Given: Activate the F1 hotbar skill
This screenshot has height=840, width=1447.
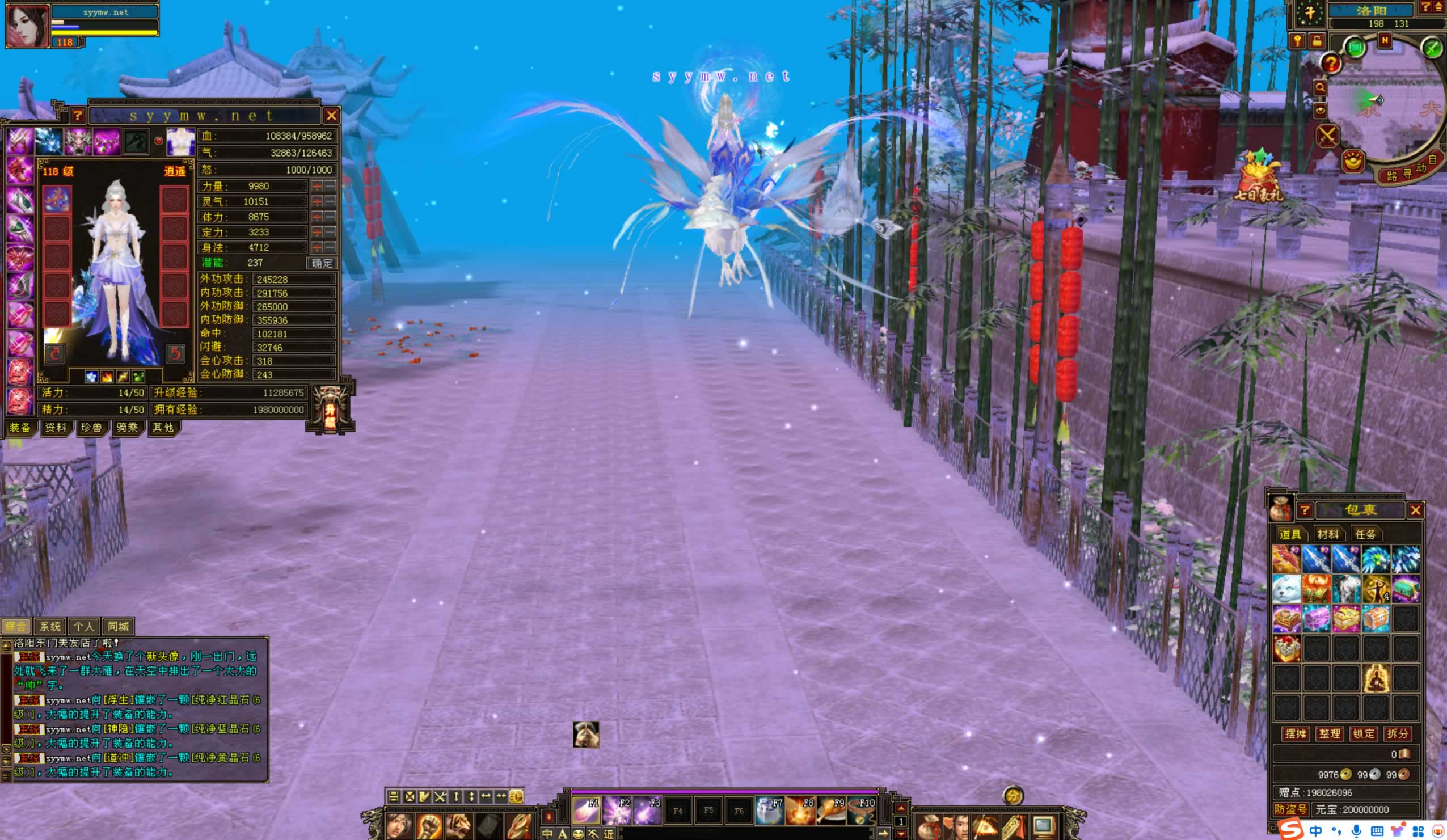Looking at the screenshot, I should coord(586,810).
